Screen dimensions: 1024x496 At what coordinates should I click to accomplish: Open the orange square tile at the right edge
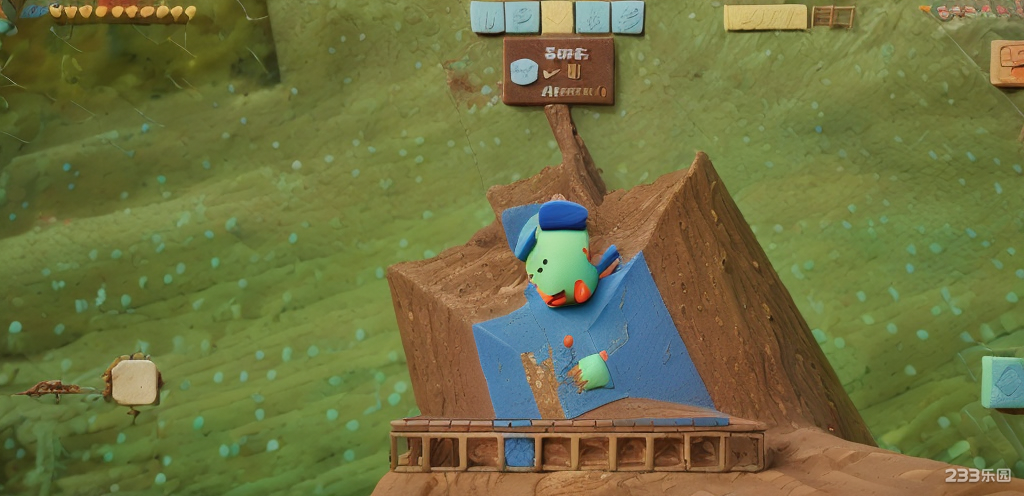1007,63
